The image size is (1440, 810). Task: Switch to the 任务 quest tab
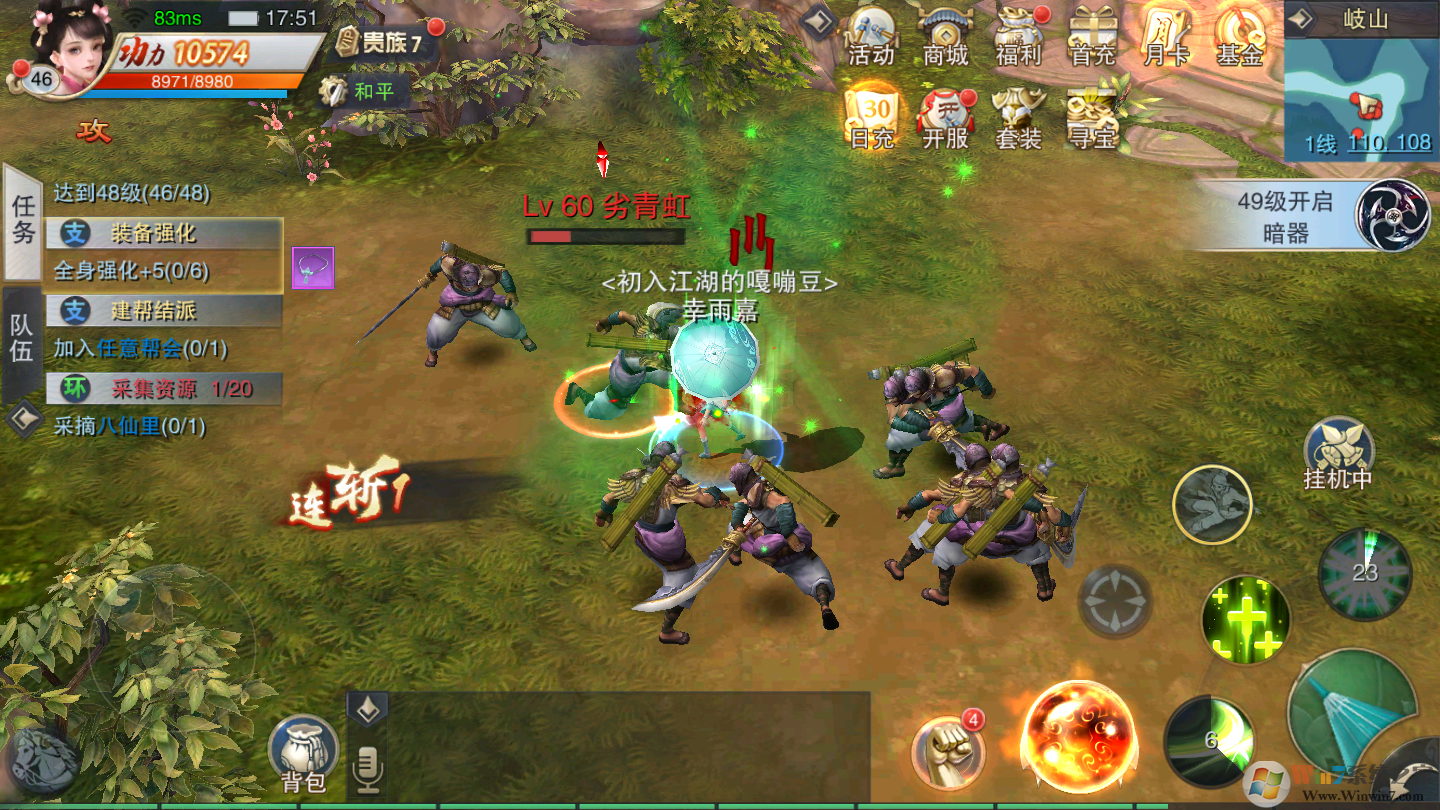click(x=23, y=221)
